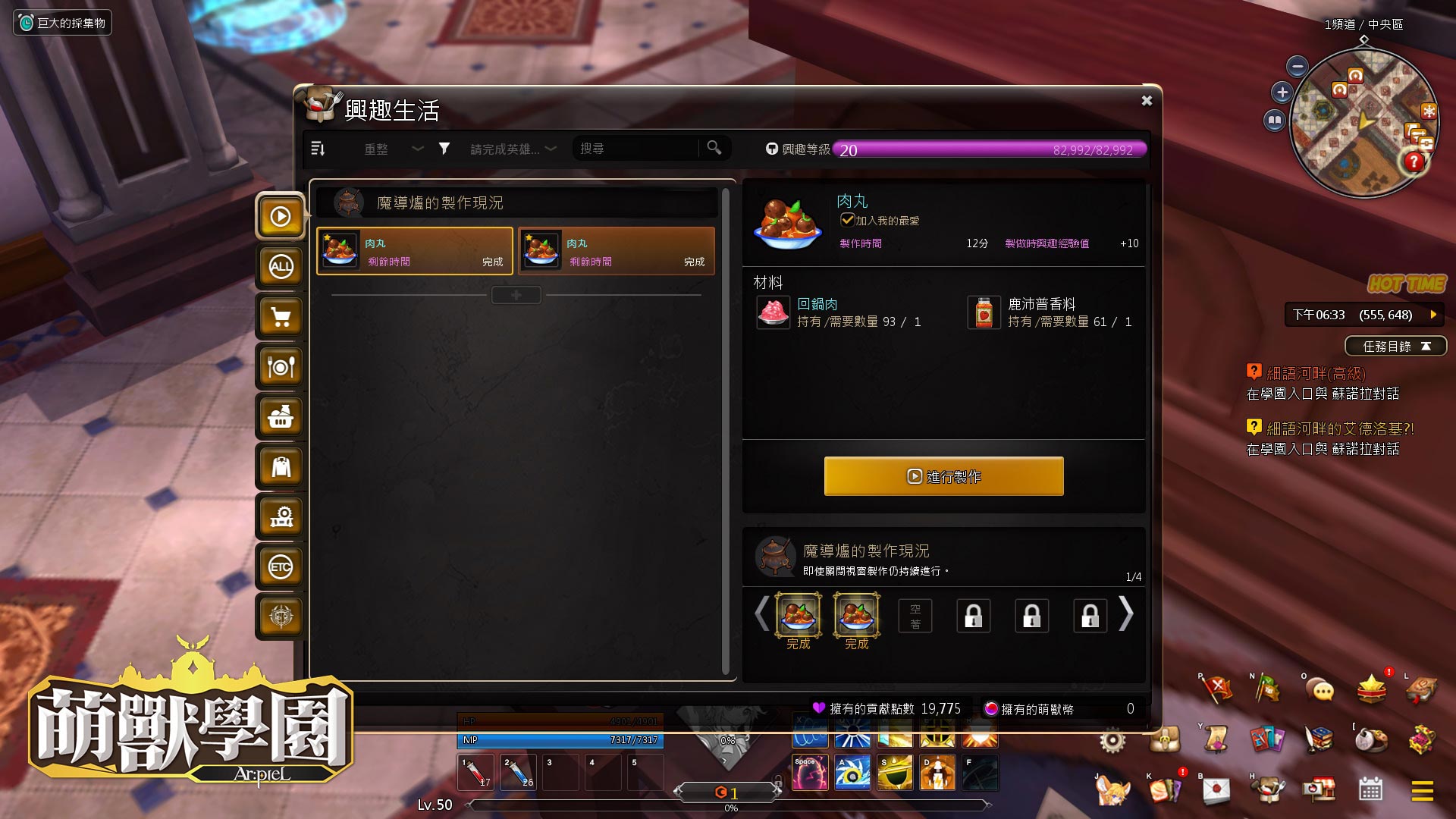Open the ETC category icon

point(281,566)
